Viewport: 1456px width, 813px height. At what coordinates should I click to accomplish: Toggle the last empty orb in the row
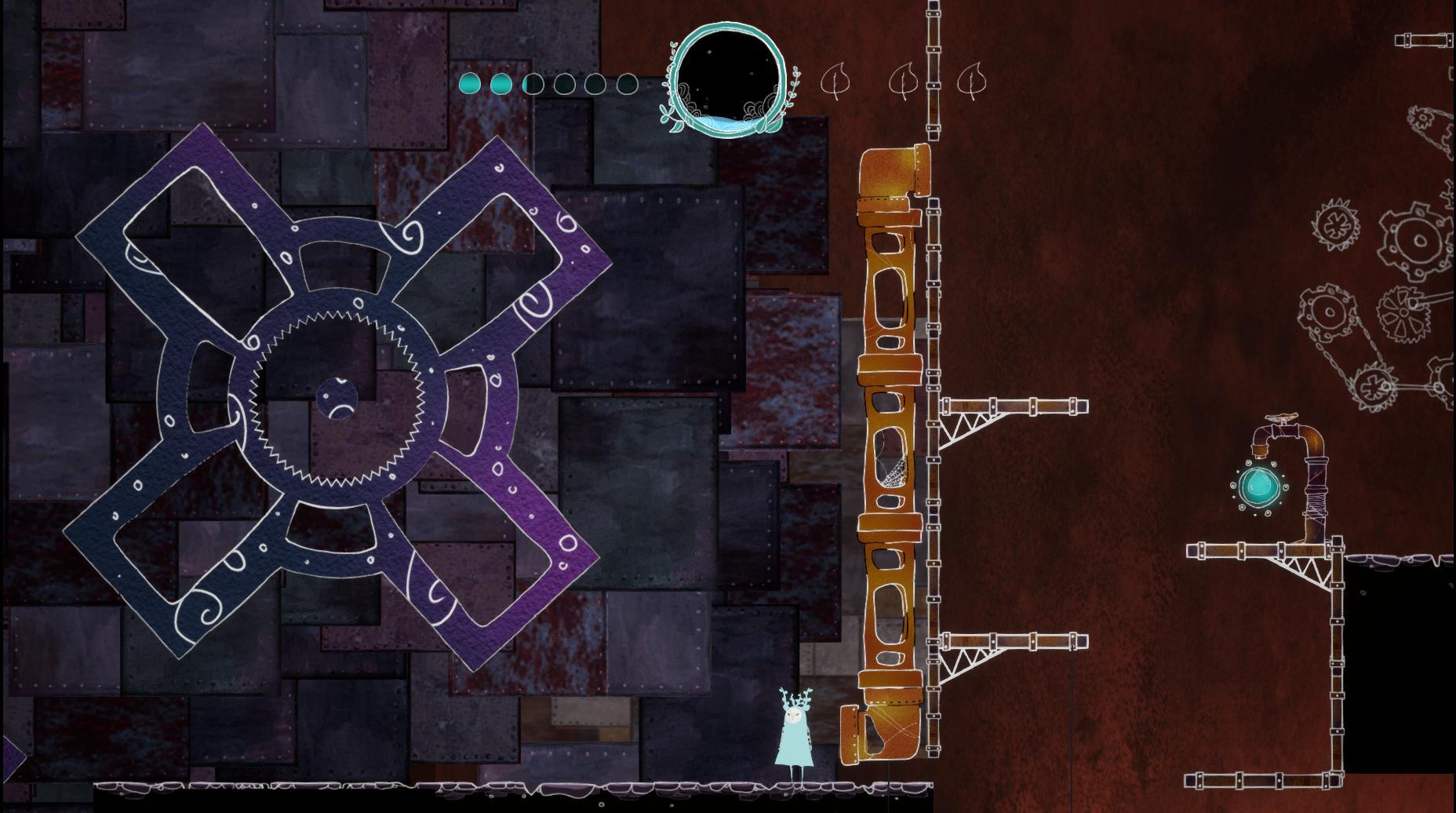628,83
